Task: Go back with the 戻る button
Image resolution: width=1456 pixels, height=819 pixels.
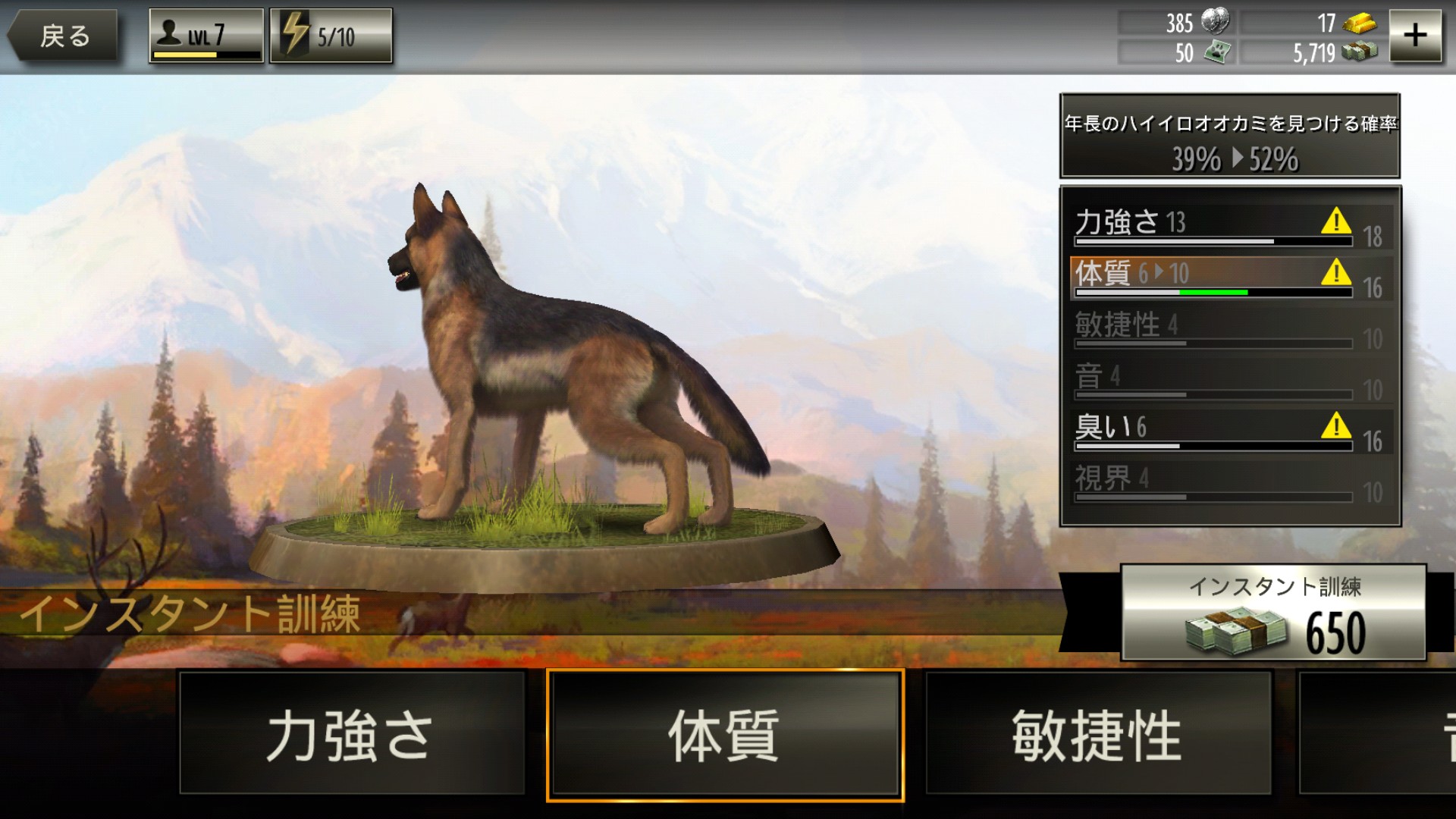Action: point(64,35)
